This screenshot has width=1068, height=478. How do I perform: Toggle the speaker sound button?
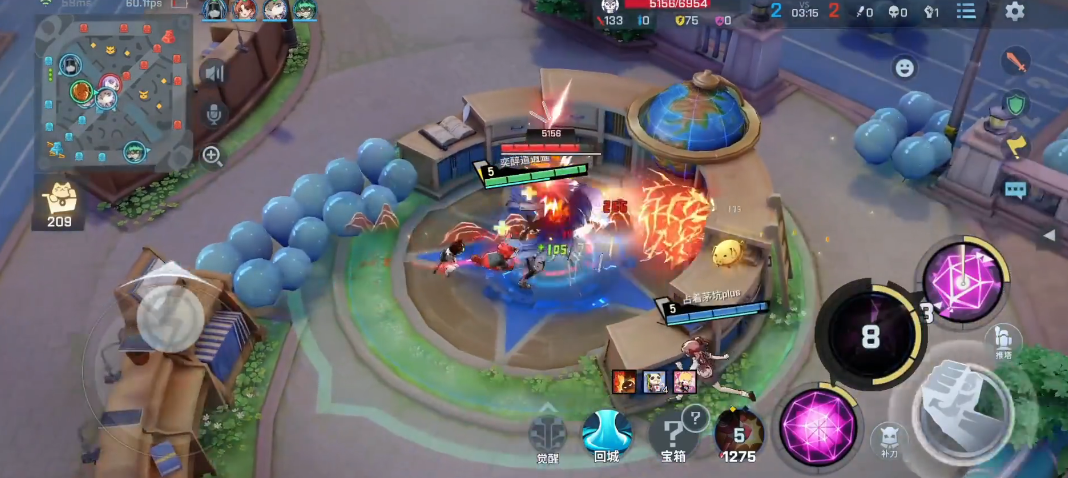213,73
